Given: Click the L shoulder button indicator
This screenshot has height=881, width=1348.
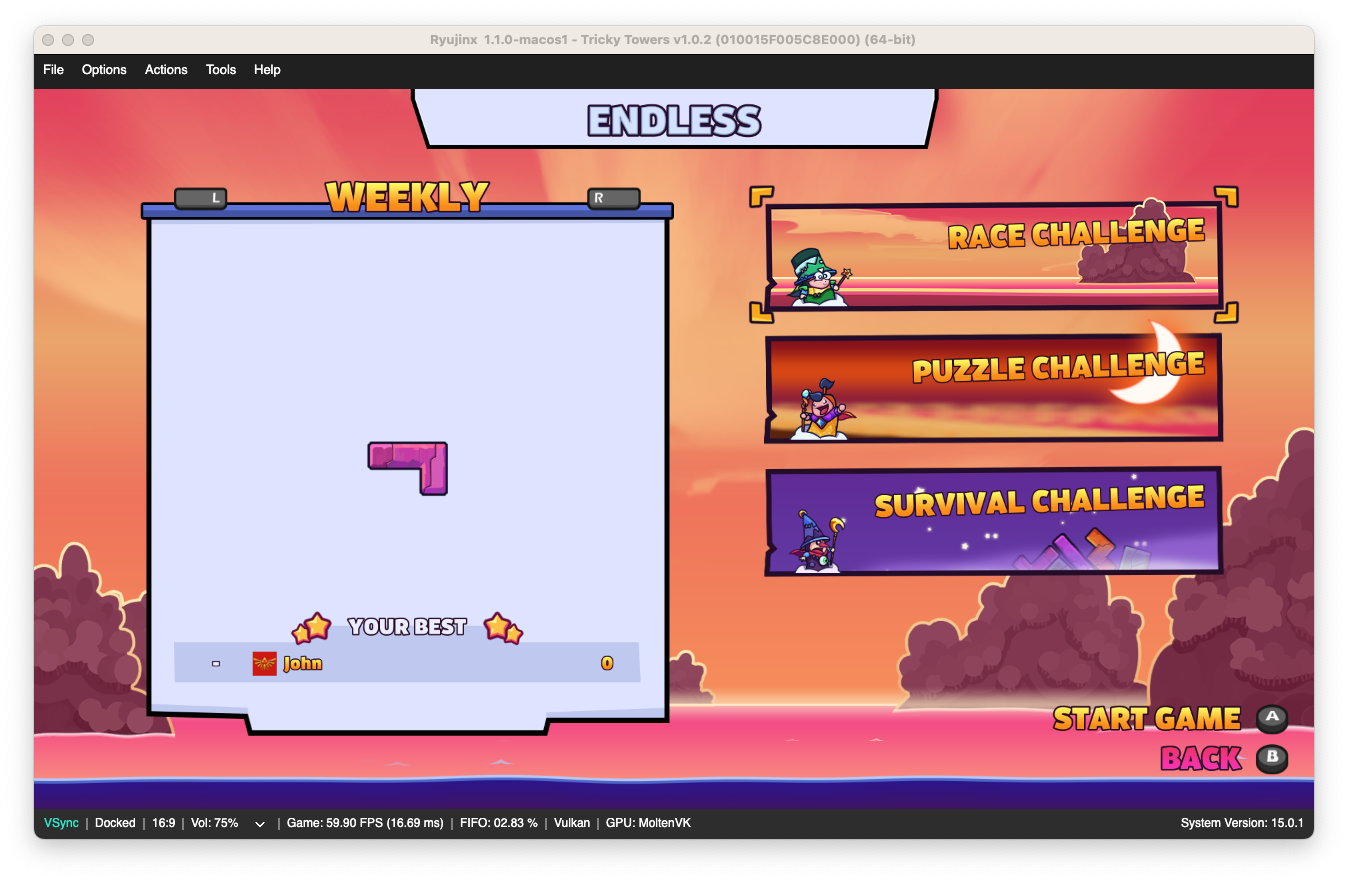Looking at the screenshot, I should pos(200,198).
